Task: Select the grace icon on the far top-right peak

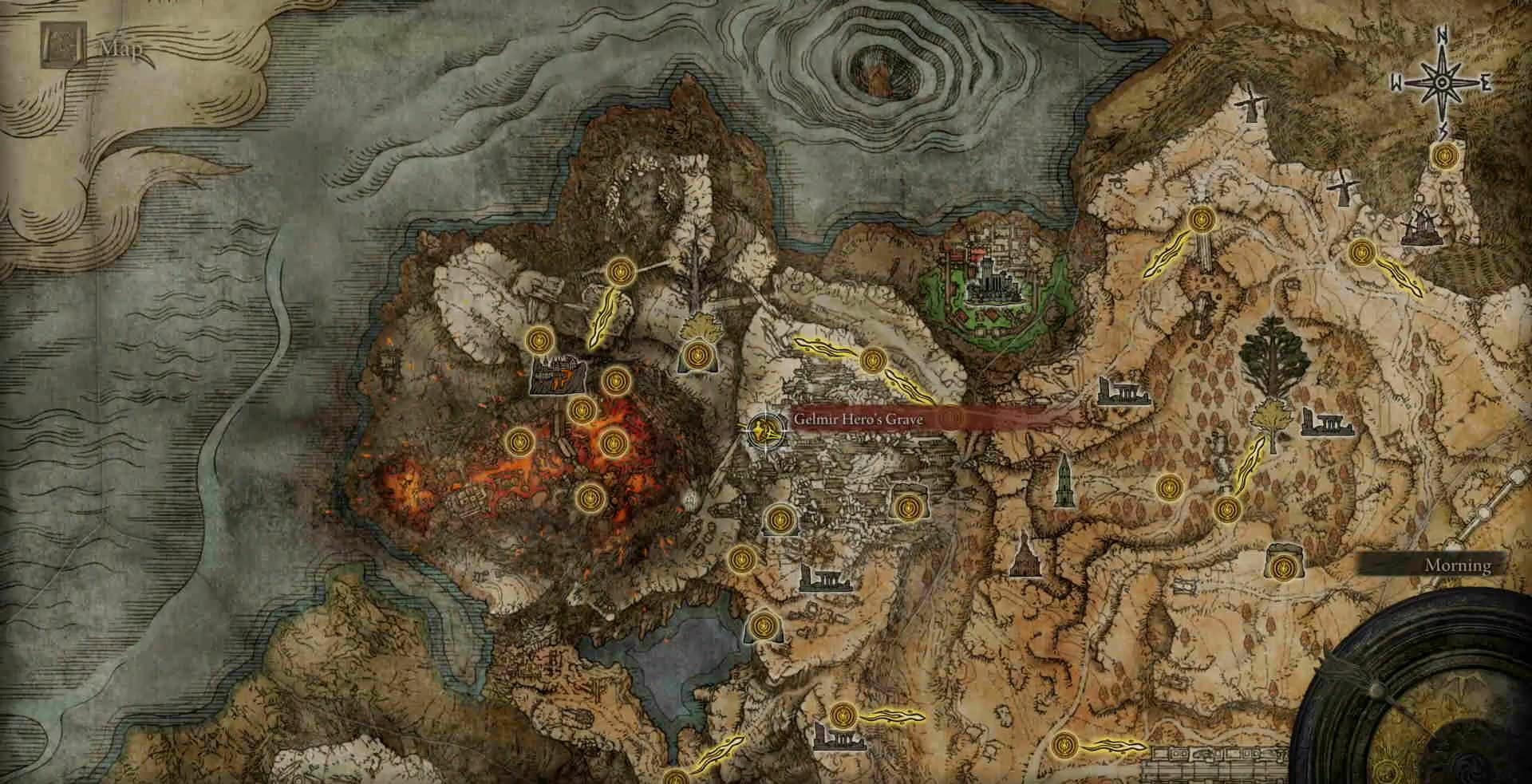Action: [1444, 156]
